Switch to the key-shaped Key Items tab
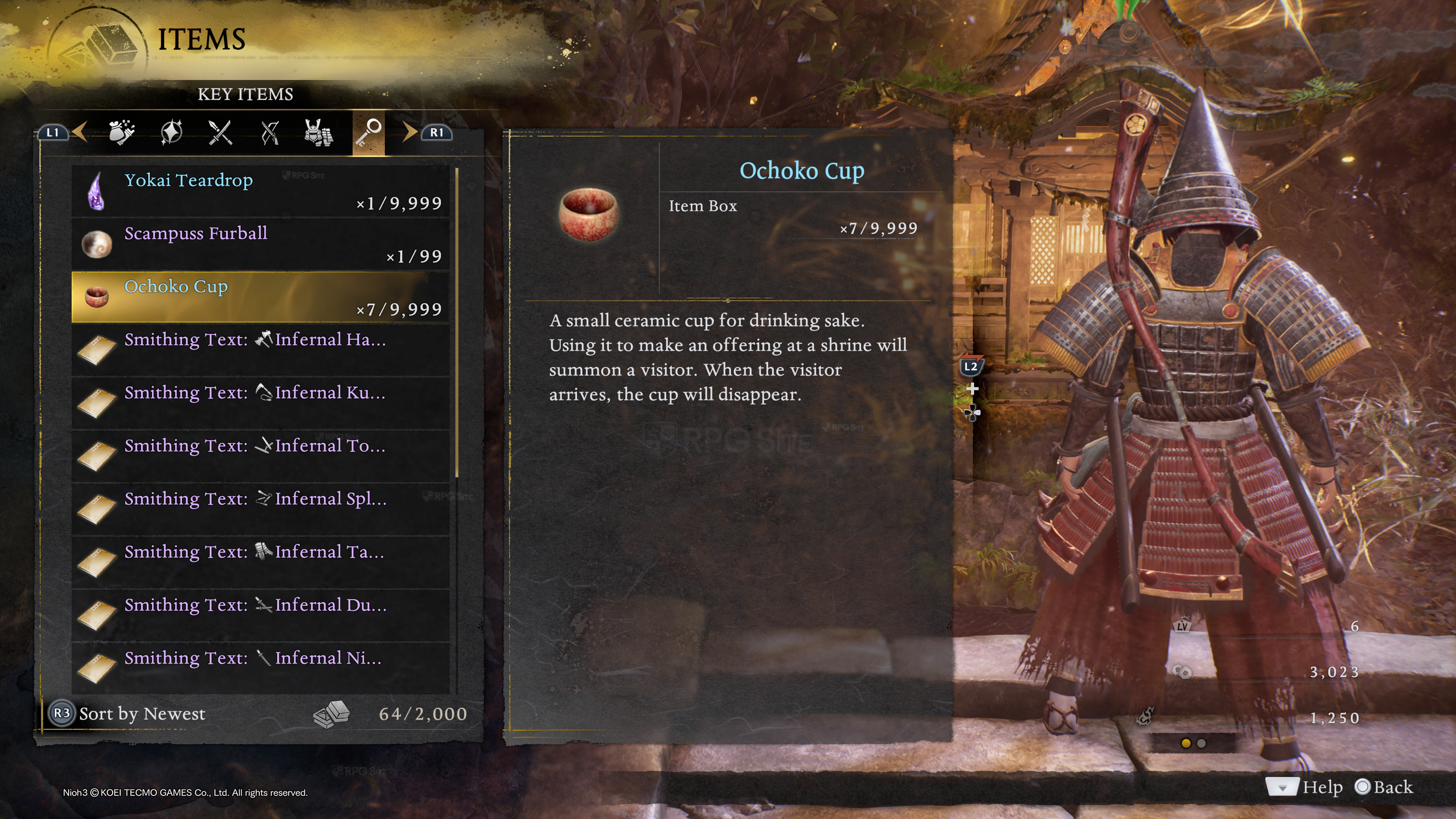 [x=369, y=133]
